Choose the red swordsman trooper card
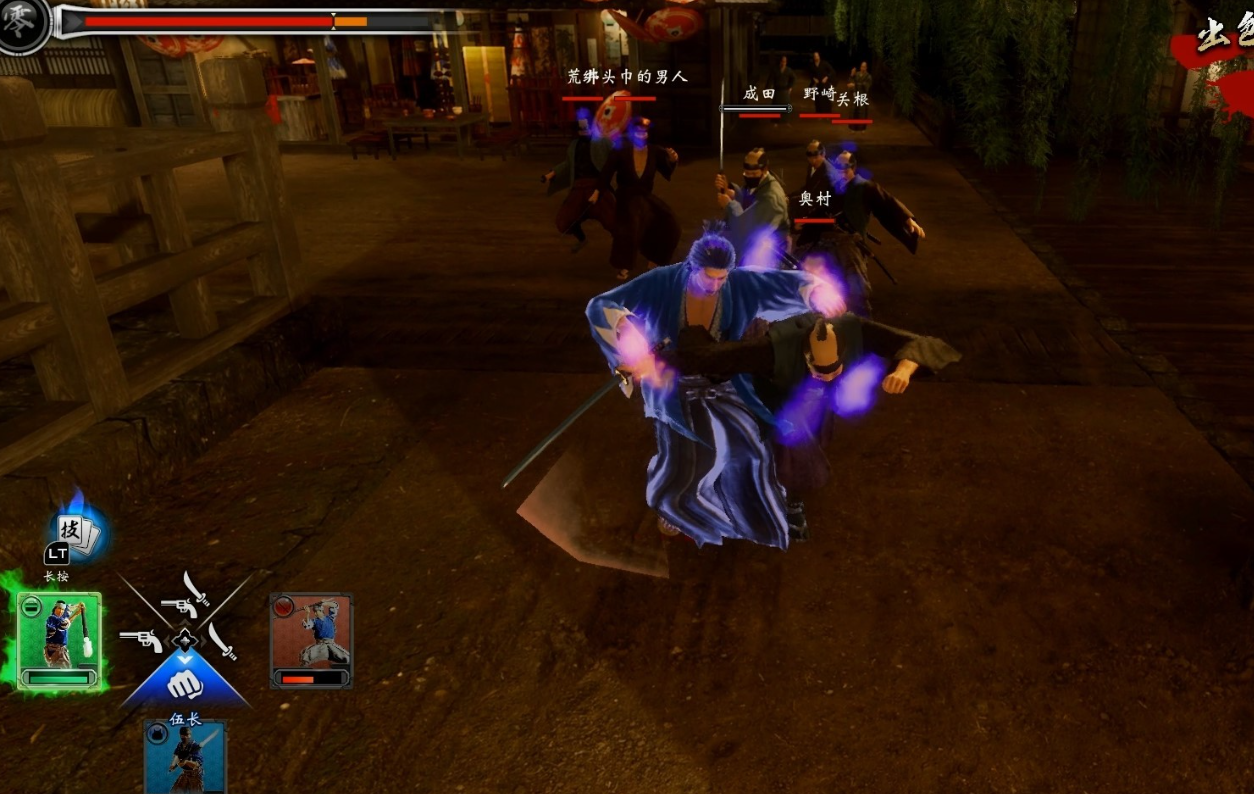The height and width of the screenshot is (794, 1254). (311, 641)
